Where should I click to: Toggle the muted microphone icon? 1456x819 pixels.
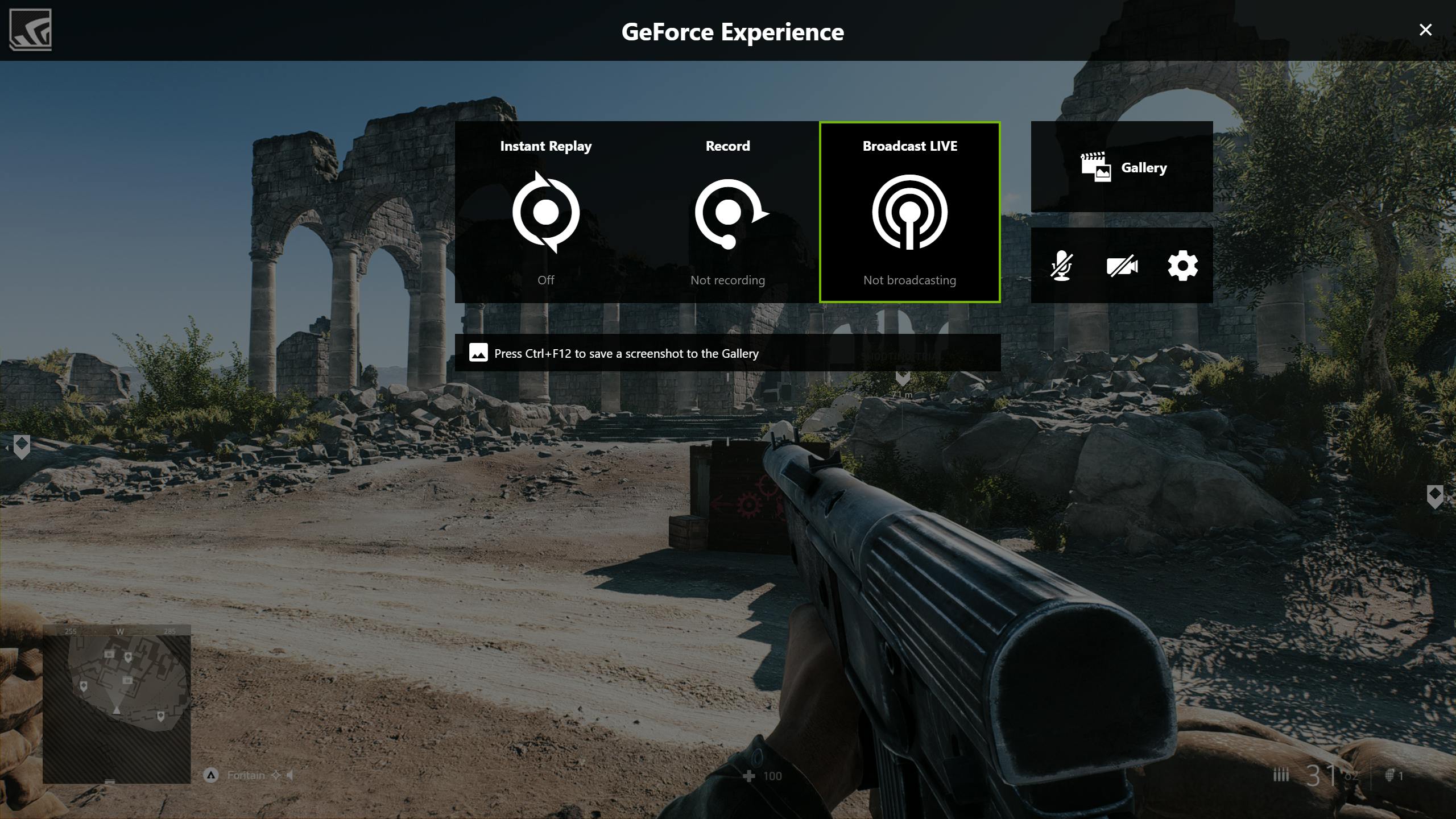(1061, 266)
